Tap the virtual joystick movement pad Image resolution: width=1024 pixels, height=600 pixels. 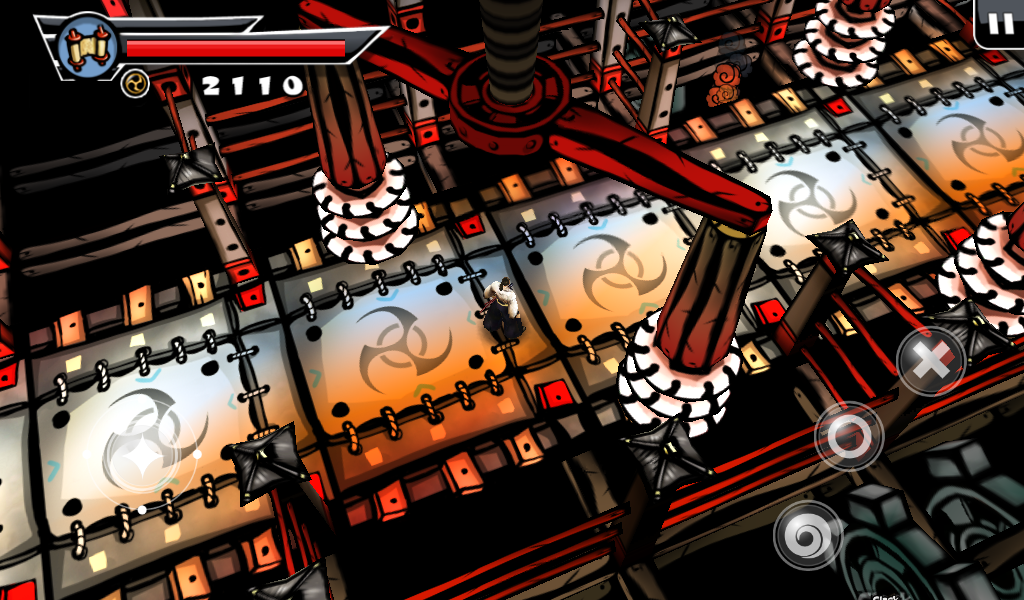[x=142, y=454]
